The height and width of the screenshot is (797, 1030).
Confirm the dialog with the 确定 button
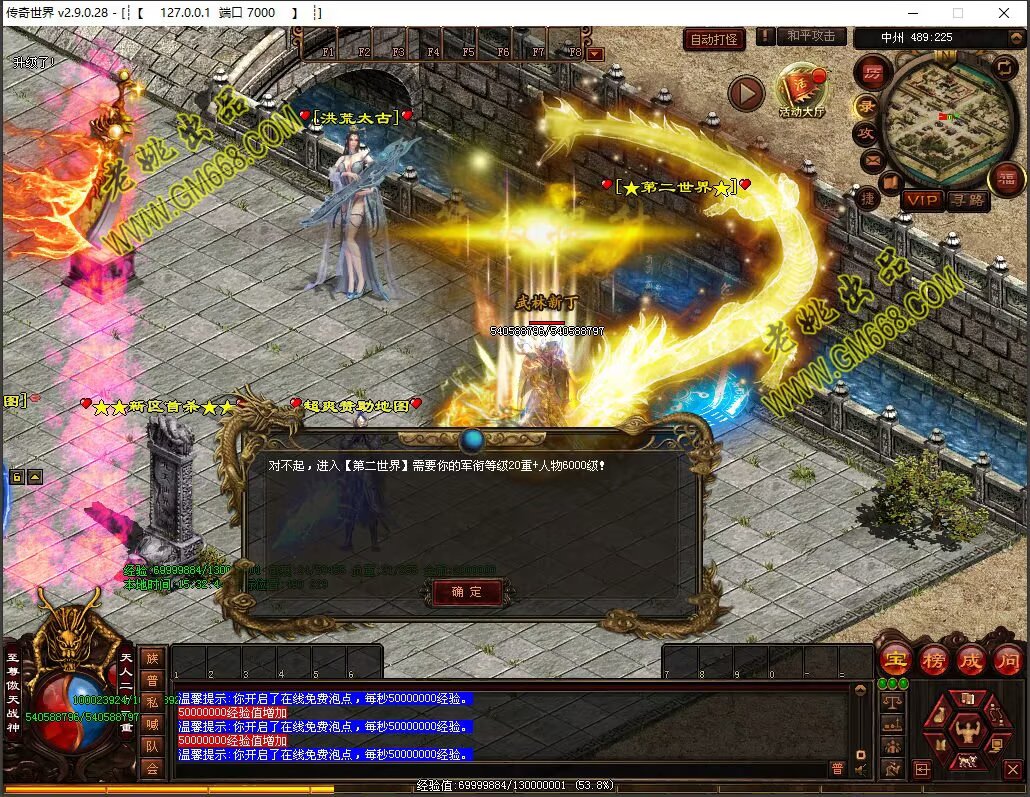point(467,592)
